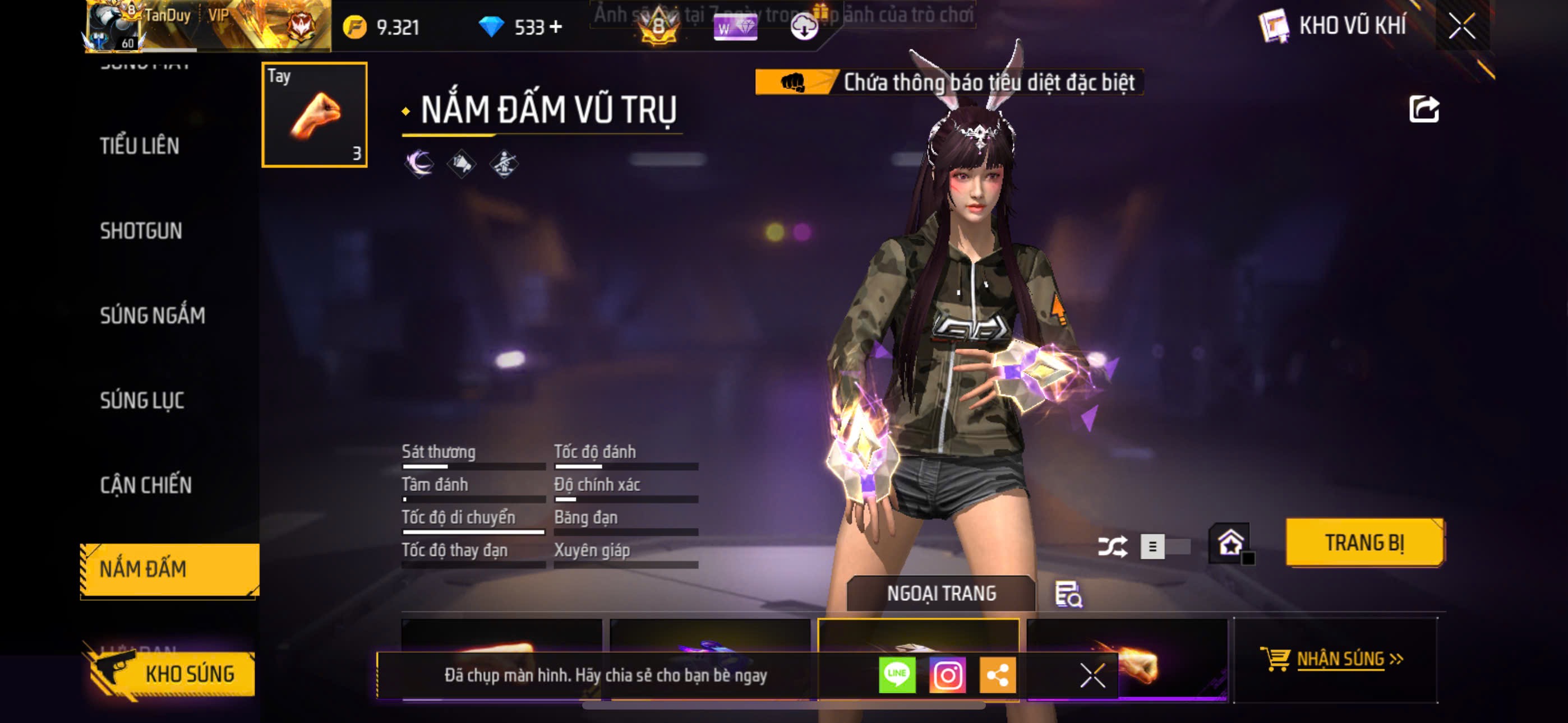Switch to the TIỂU LIÊN weapon category
Viewport: 1568px width, 723px height.
click(x=140, y=146)
